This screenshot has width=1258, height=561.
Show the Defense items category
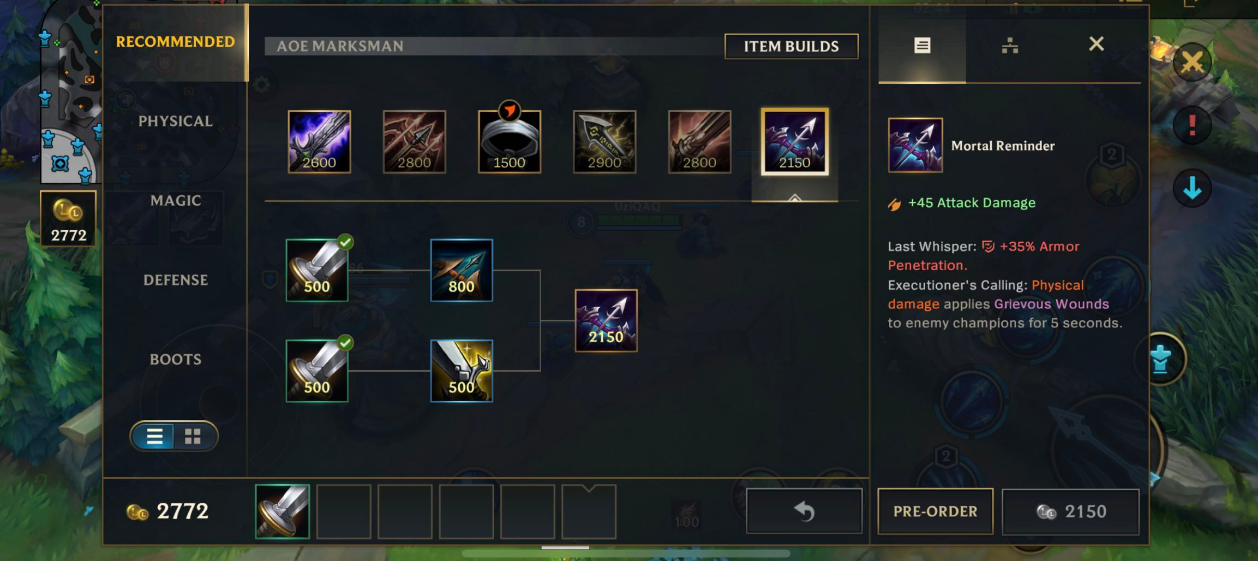point(175,280)
